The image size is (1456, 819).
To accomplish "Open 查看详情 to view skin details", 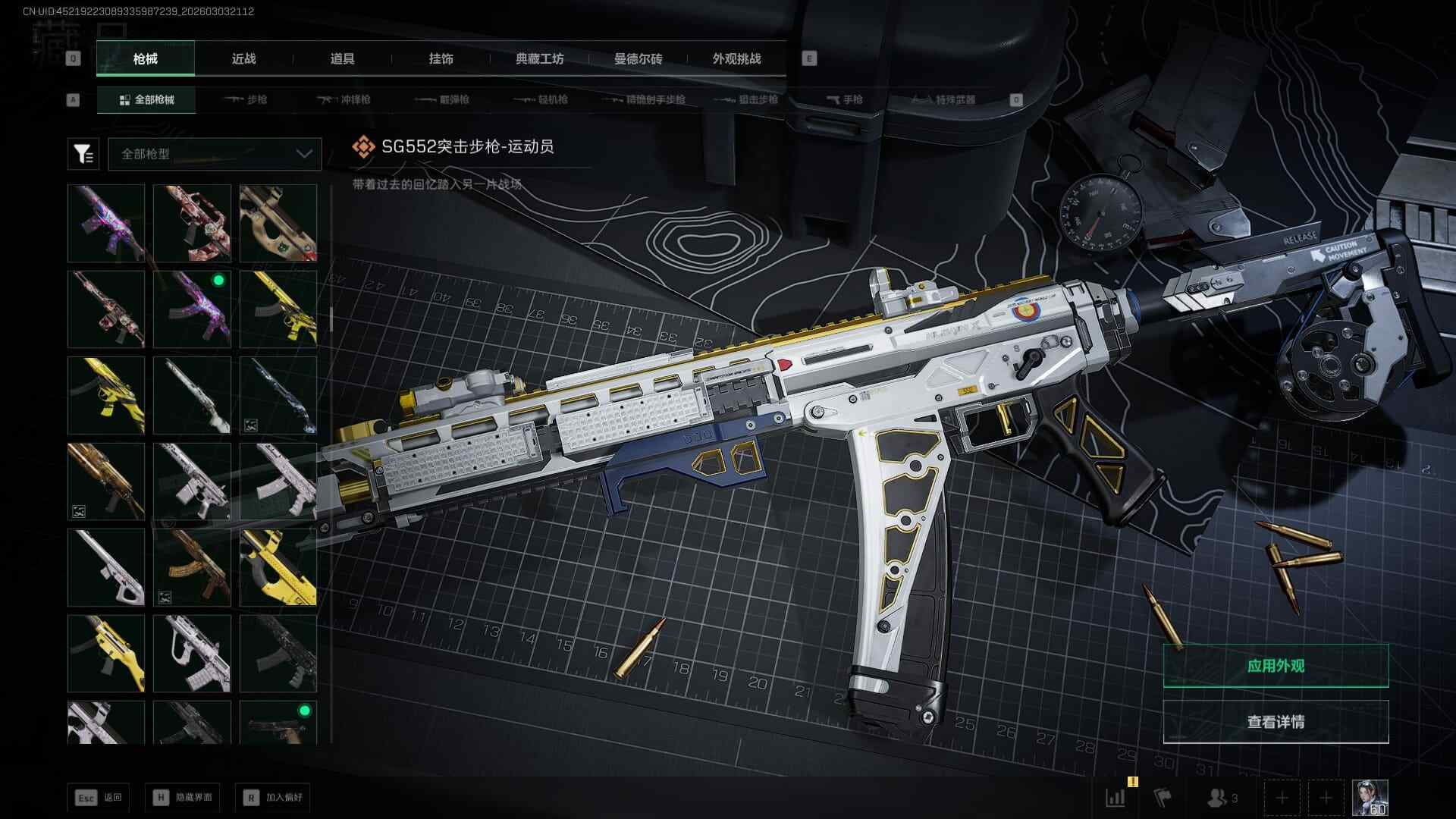I will [x=1276, y=722].
